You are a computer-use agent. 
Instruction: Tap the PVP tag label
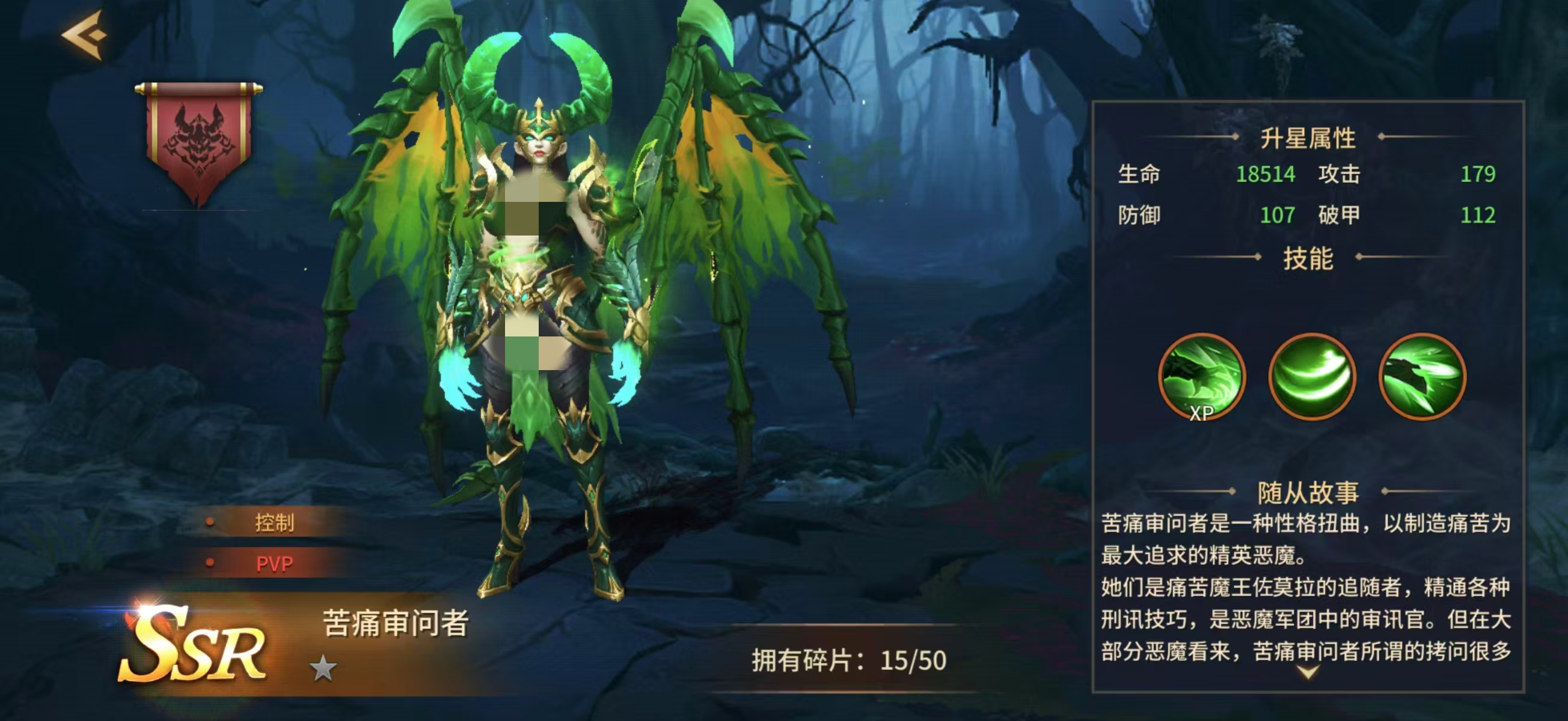[x=274, y=564]
